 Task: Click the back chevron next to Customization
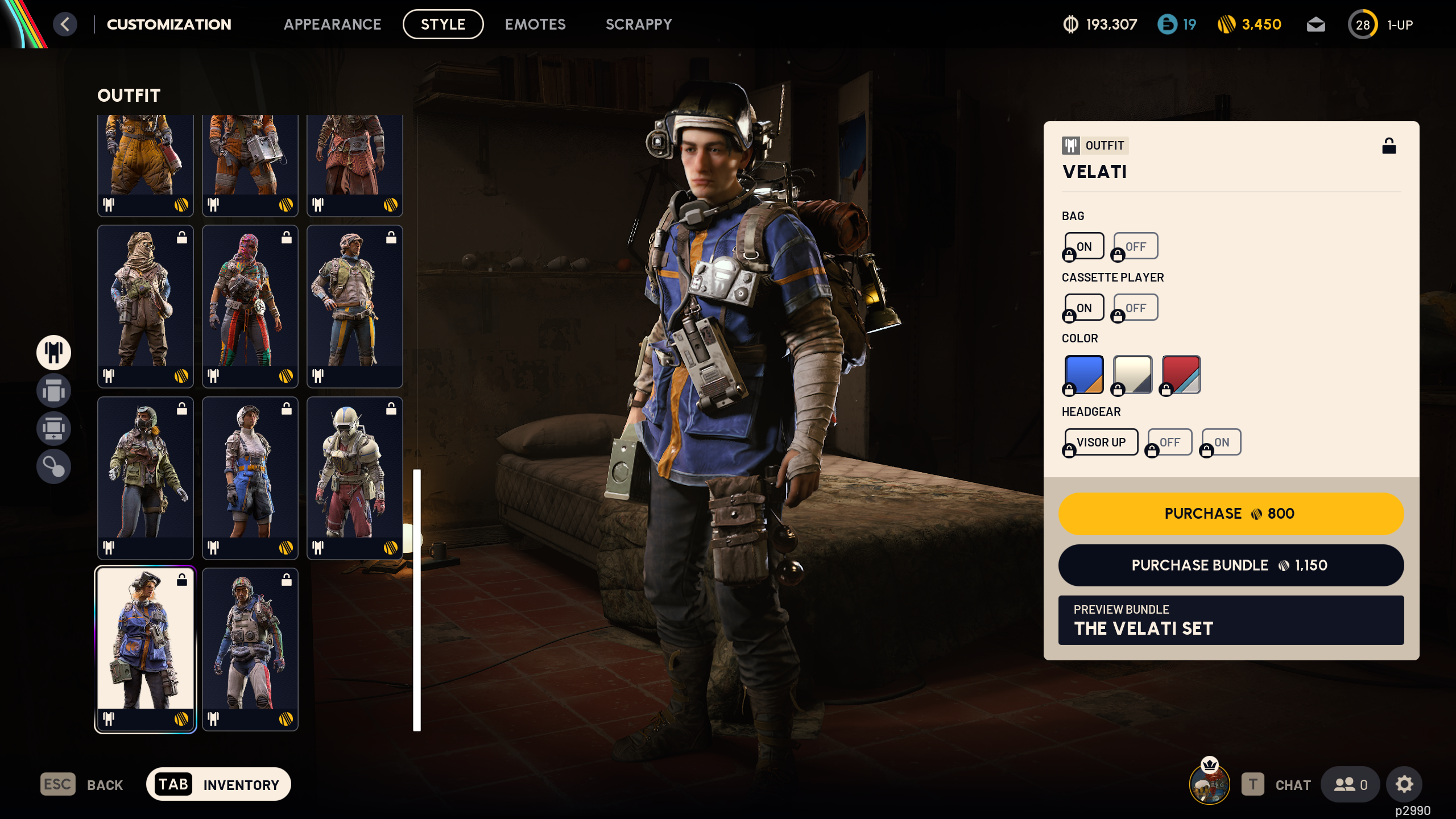[x=65, y=24]
